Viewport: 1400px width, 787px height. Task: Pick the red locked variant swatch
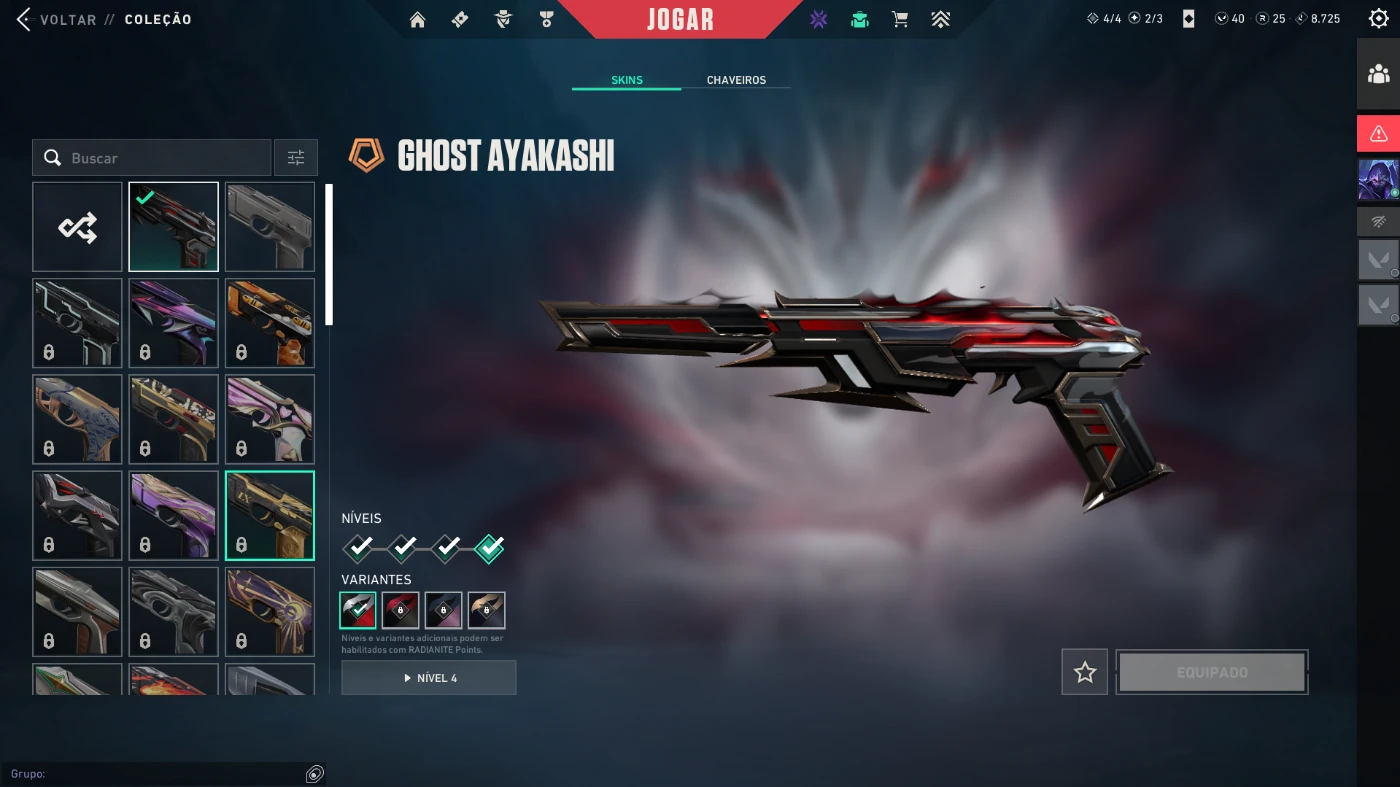[400, 610]
